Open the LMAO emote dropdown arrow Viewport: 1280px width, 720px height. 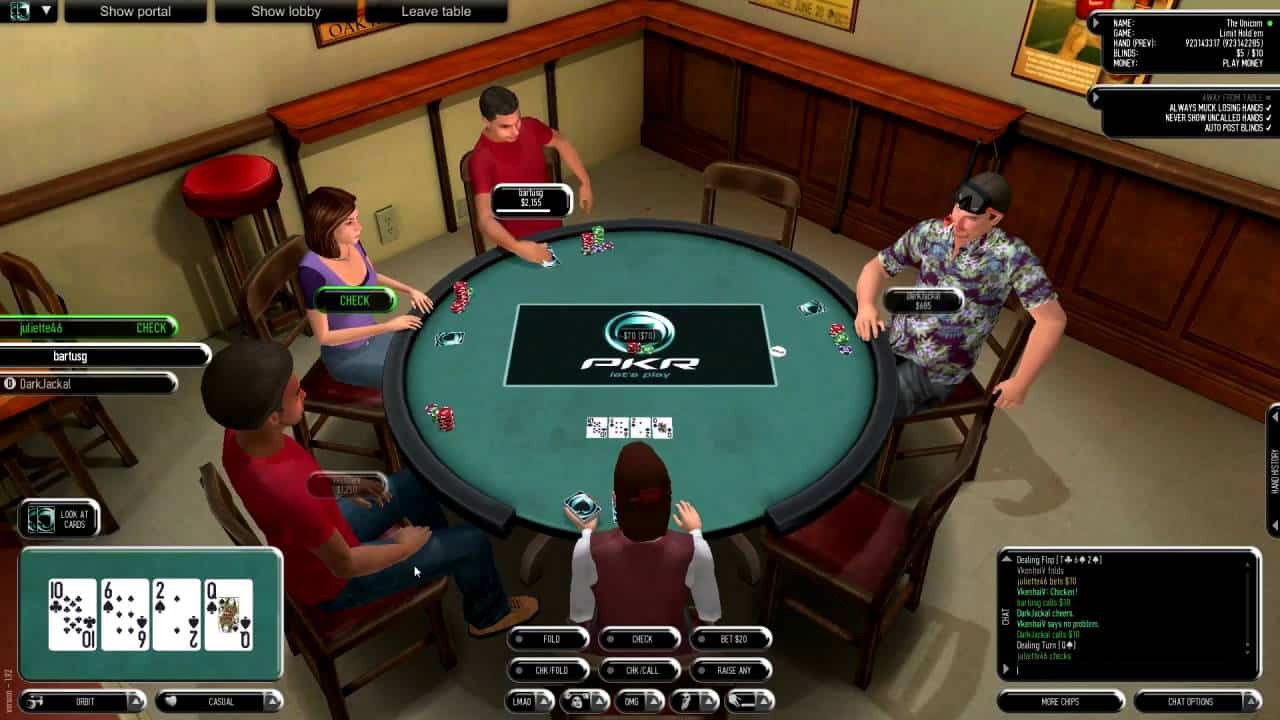[545, 702]
